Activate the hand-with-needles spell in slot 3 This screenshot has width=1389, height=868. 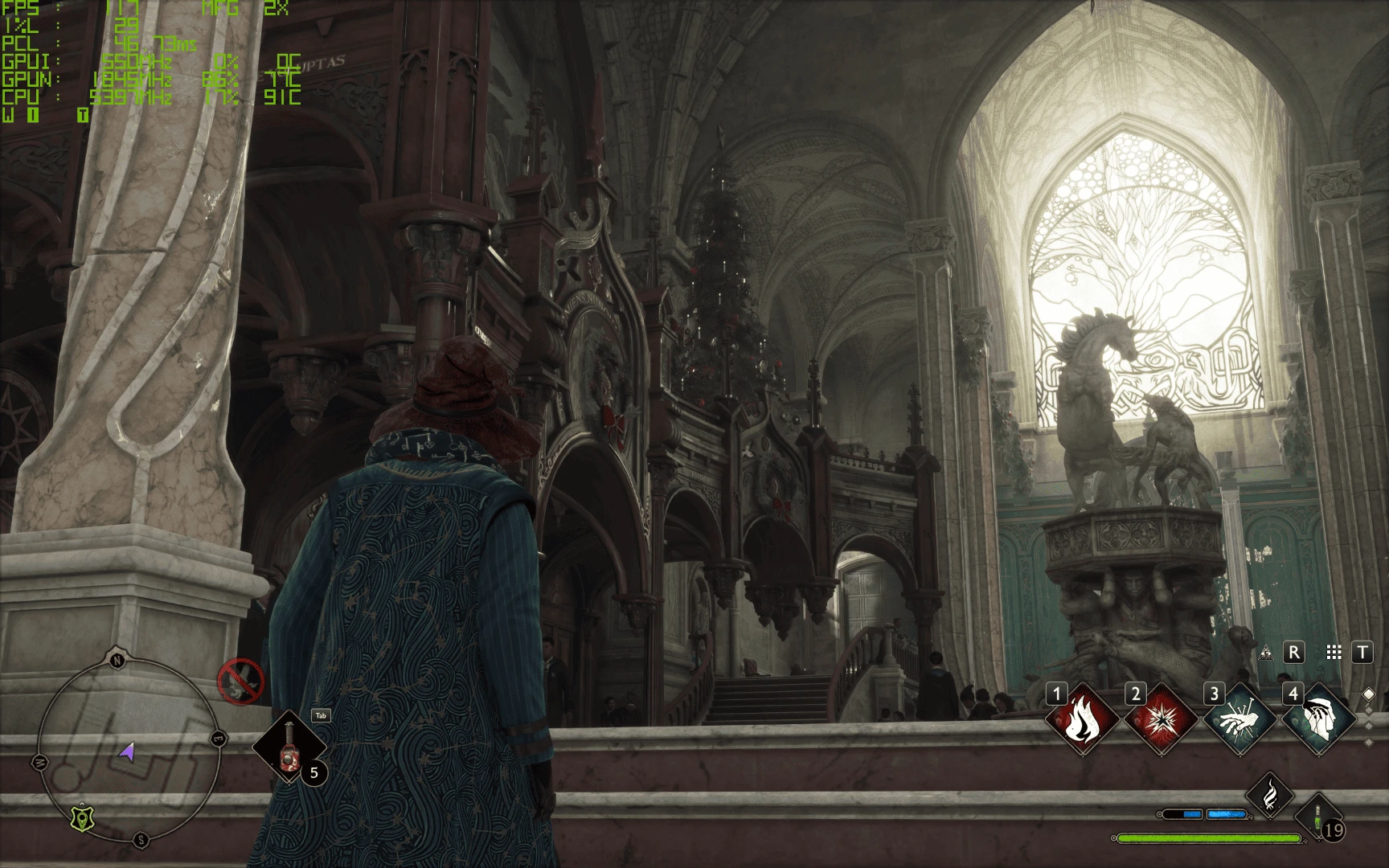(1239, 720)
